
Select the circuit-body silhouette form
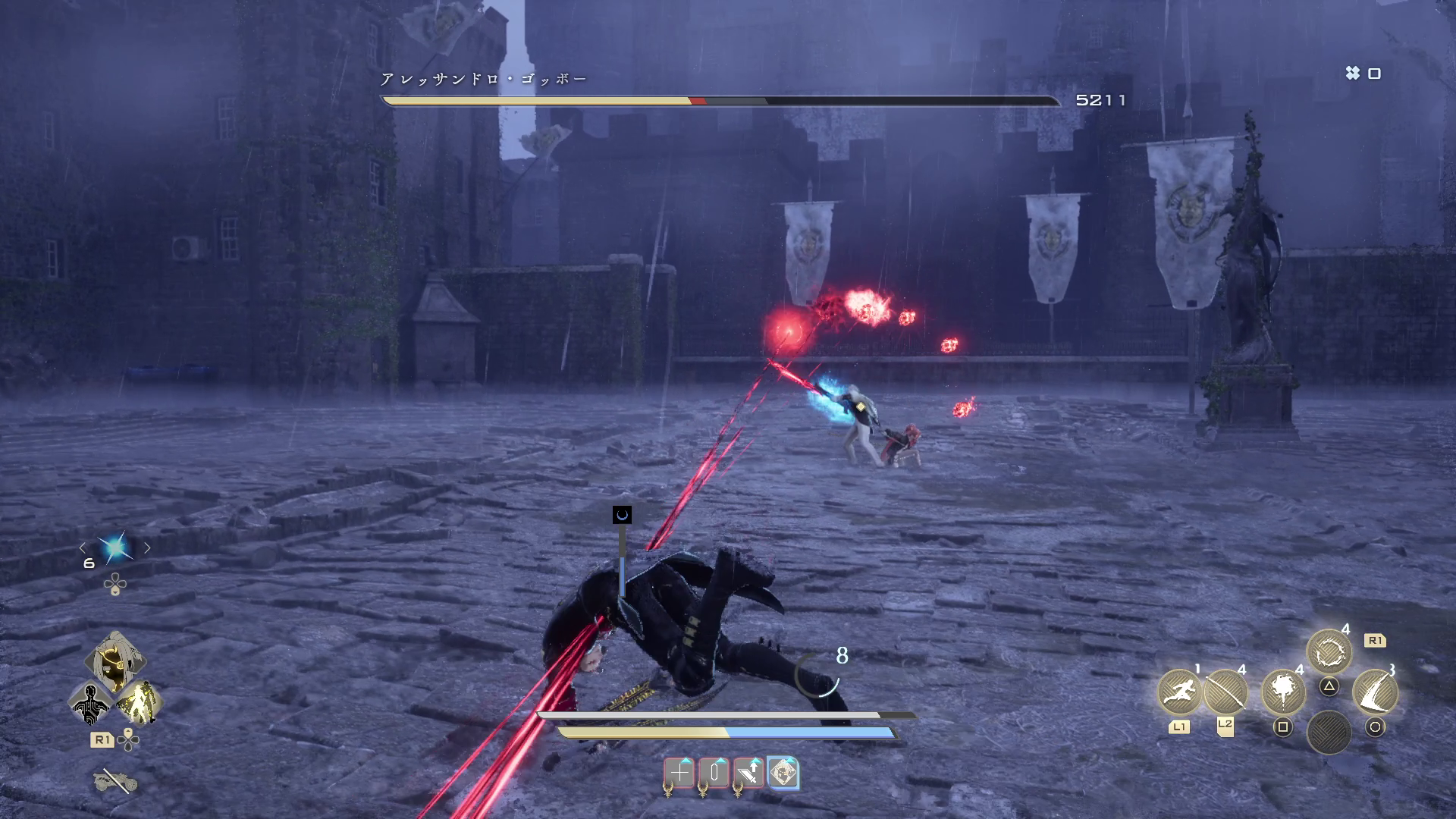(x=91, y=704)
